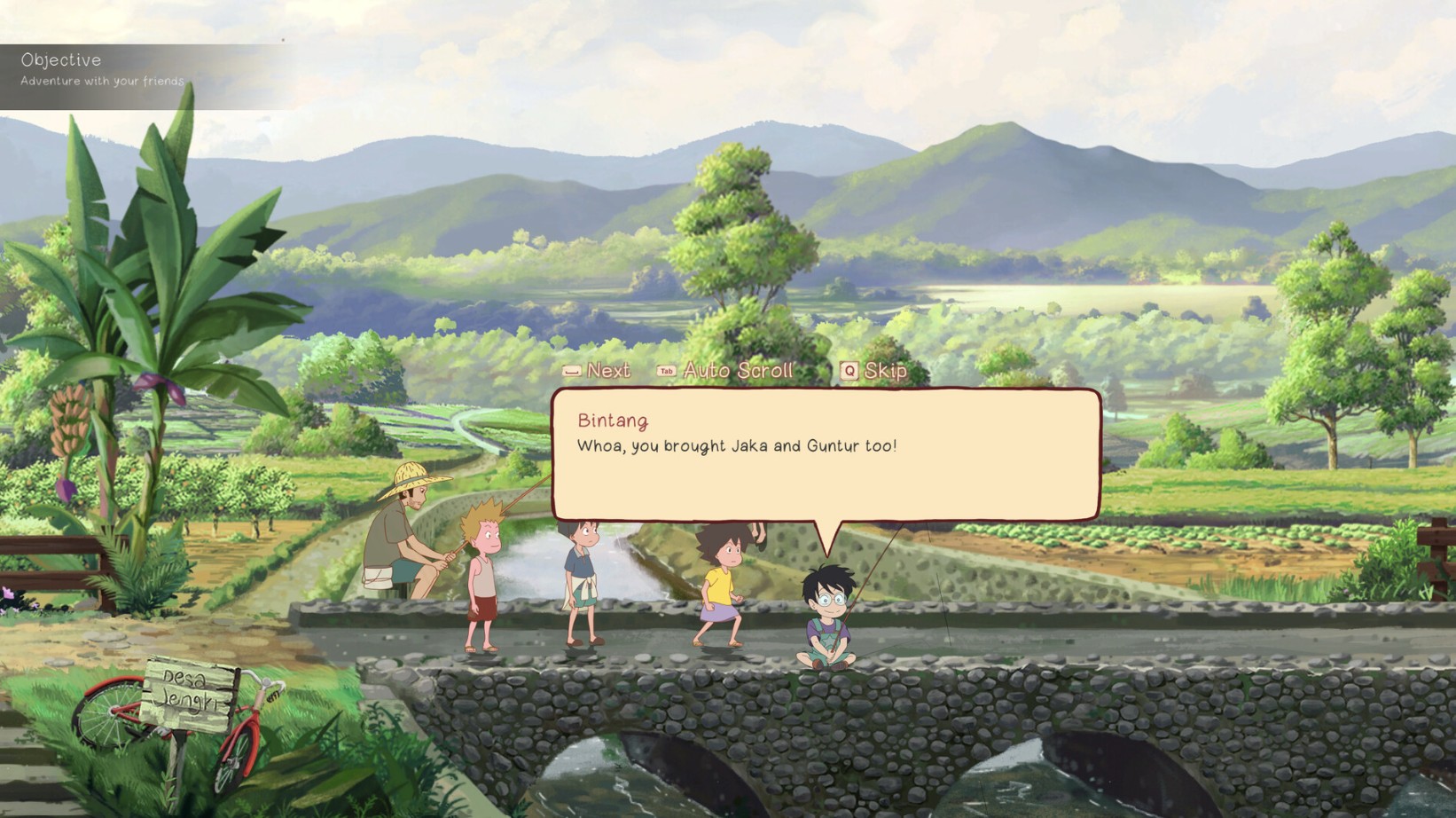Click the blonde boy holding the fishing rod

click(x=483, y=577)
